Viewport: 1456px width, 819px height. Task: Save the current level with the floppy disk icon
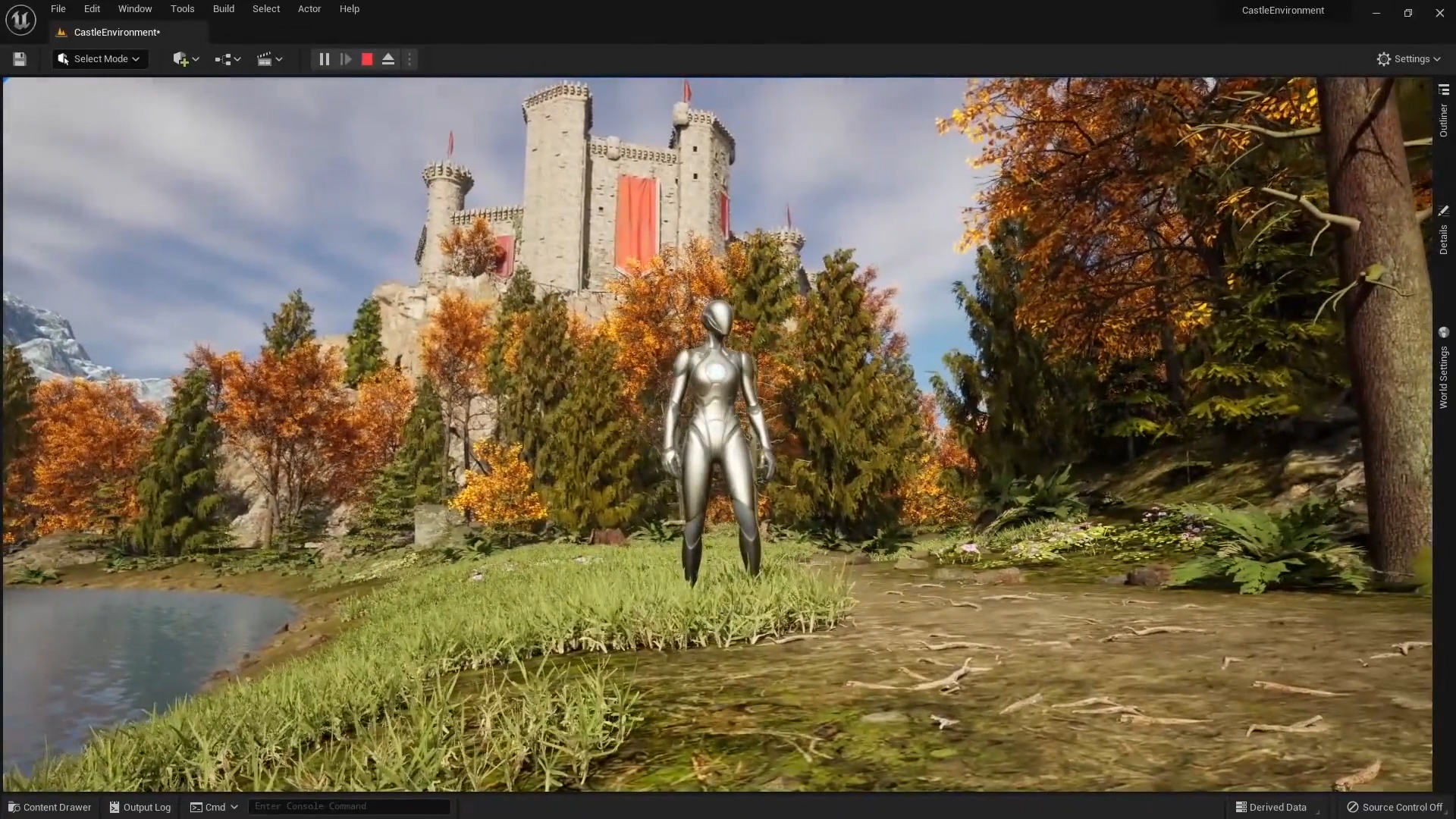tap(20, 59)
